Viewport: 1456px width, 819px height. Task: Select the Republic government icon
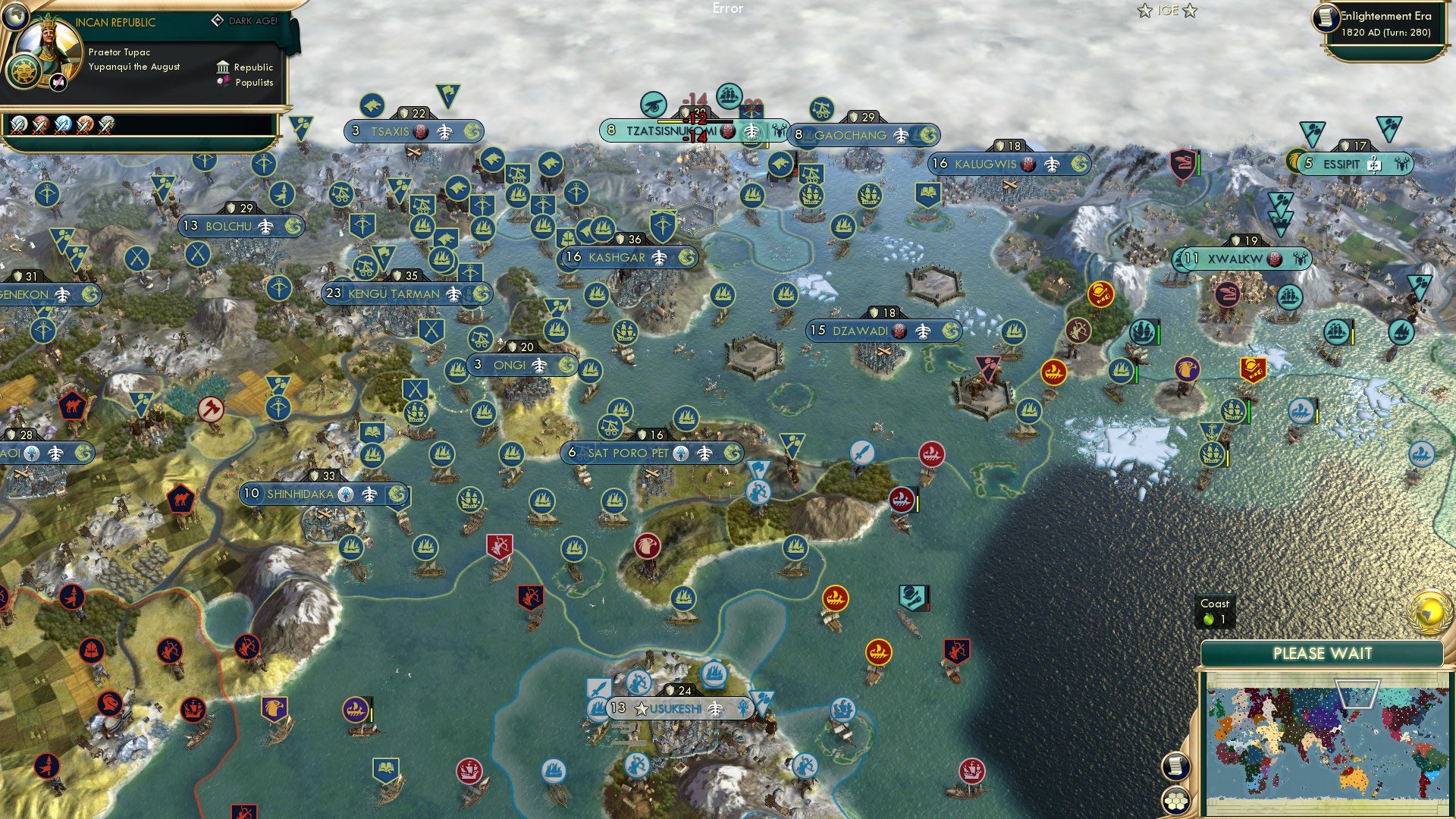tap(224, 67)
